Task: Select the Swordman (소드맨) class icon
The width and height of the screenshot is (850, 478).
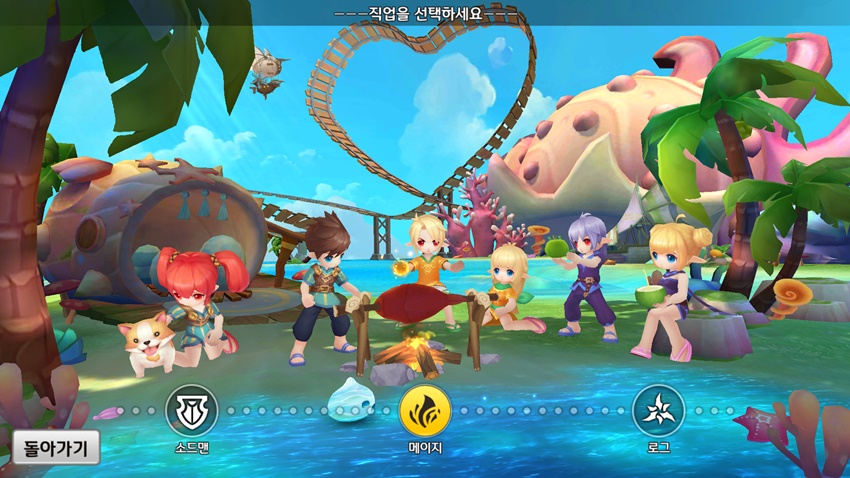Action: [x=191, y=410]
